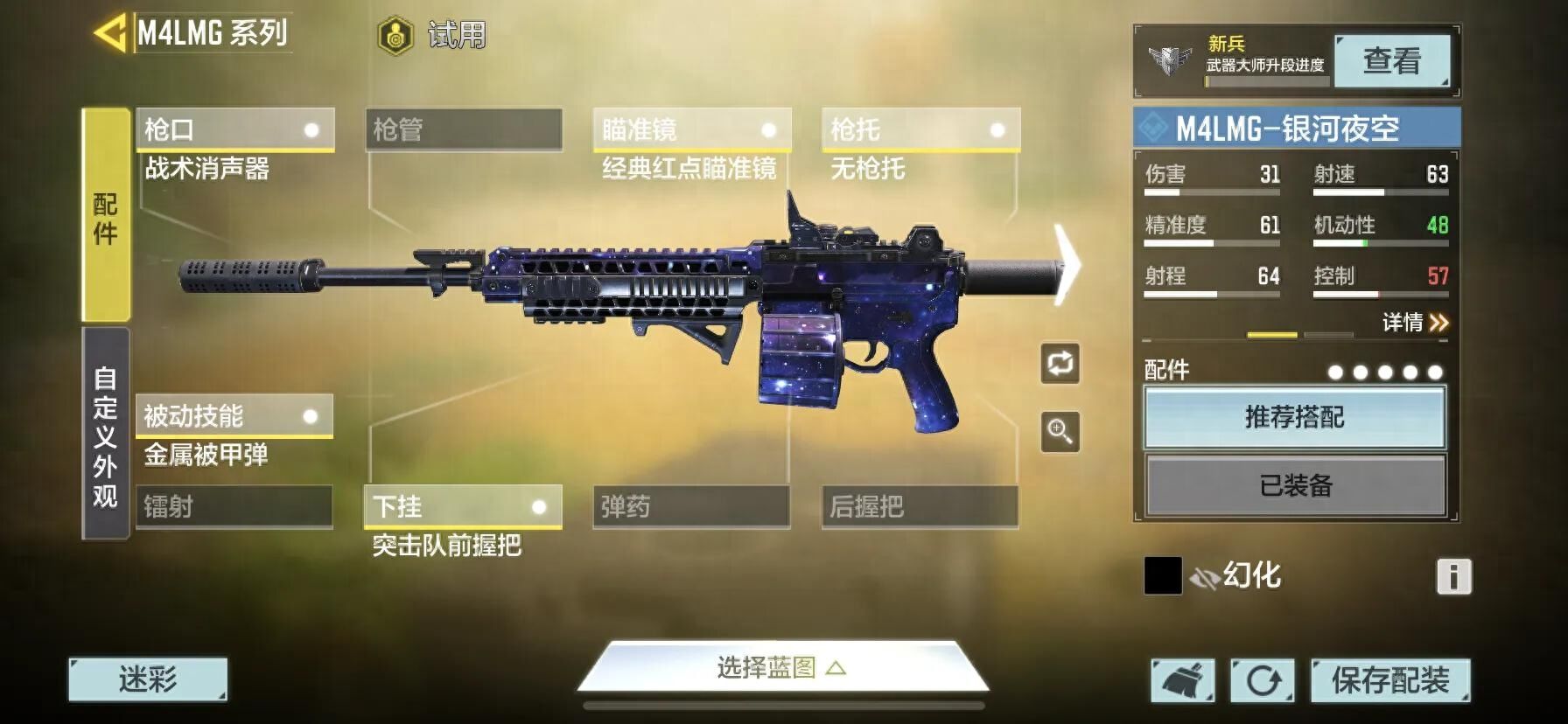This screenshot has height=724, width=1568.
Task: Save loadout with 保存配装
Action: [x=1389, y=680]
